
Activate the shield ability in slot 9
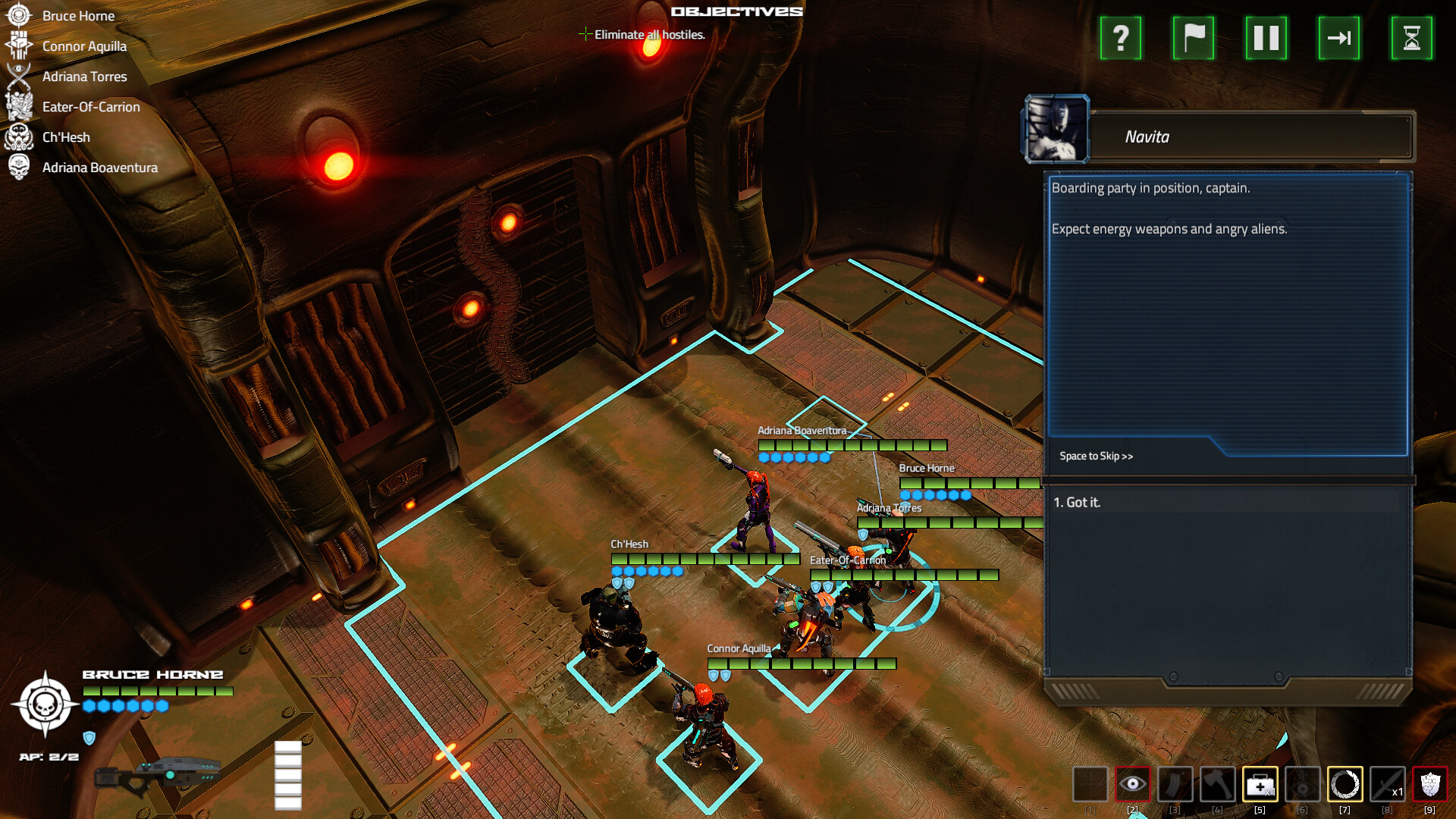click(1432, 784)
